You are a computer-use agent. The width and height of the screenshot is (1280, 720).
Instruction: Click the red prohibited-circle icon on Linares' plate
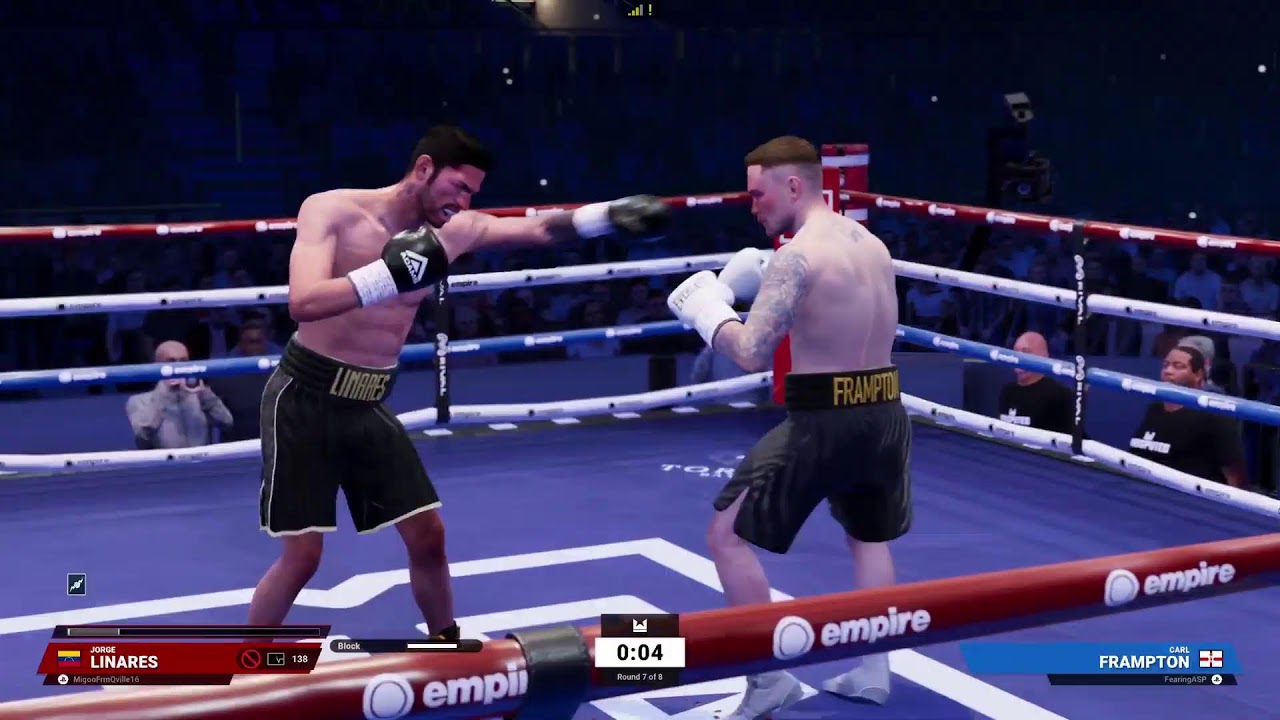250,659
